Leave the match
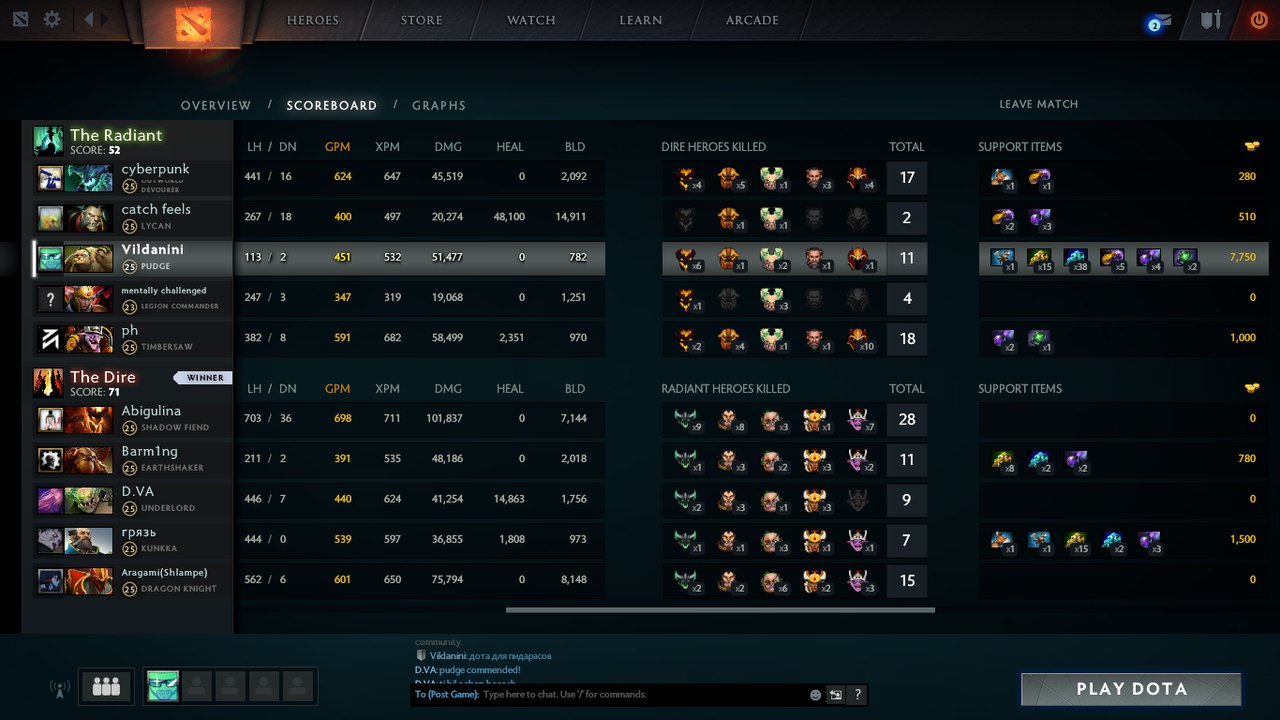Viewport: 1280px width, 720px height. 1038,104
